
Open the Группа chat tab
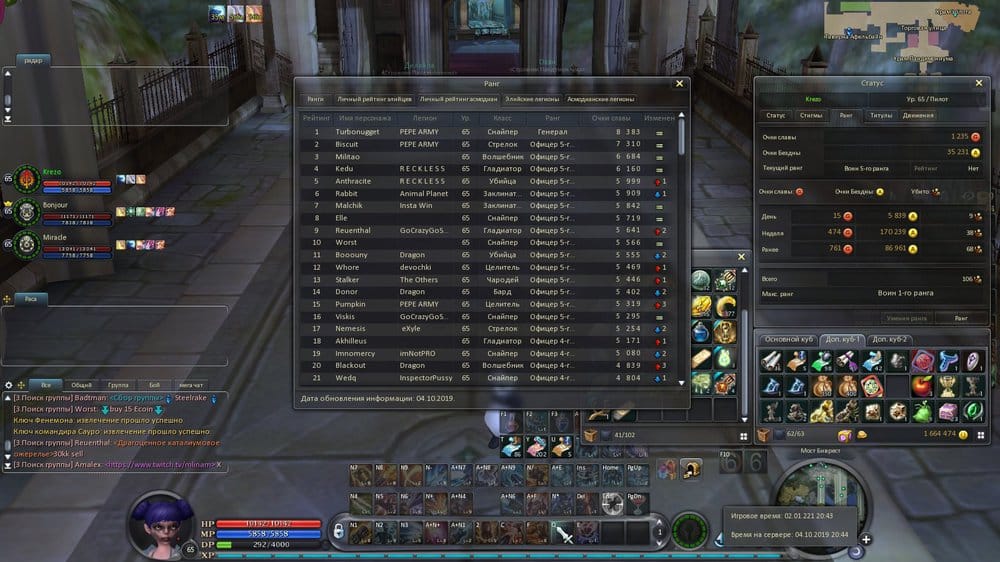point(118,384)
